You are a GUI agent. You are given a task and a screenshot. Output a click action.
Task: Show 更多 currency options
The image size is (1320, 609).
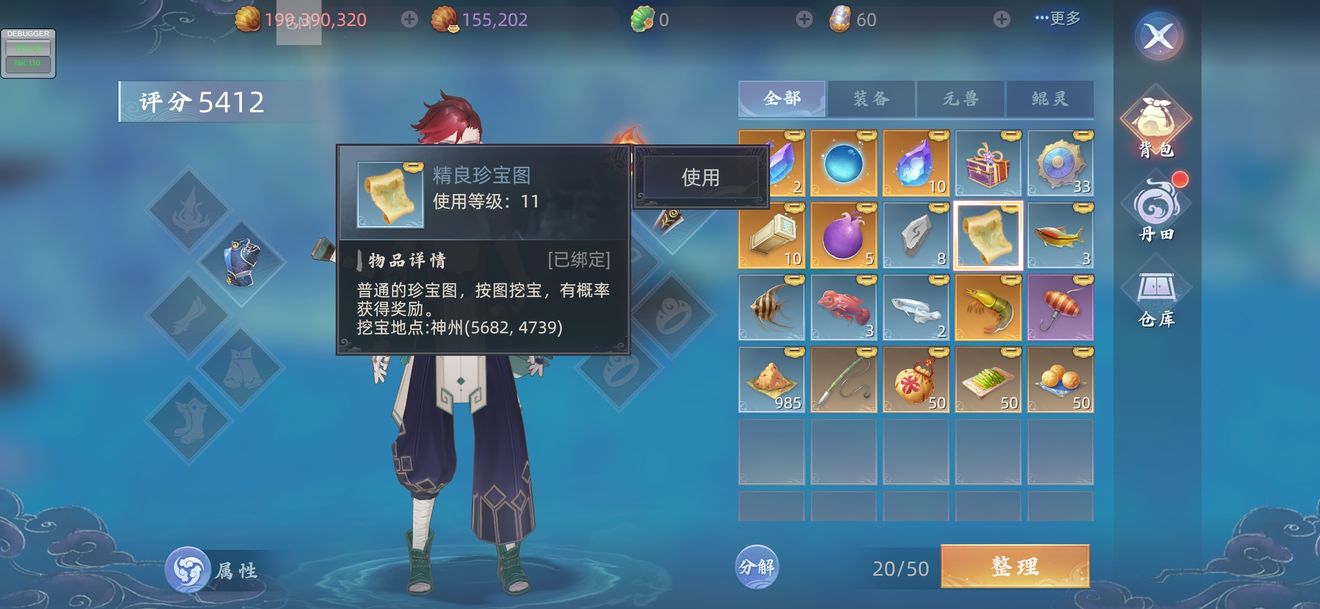coord(1057,19)
